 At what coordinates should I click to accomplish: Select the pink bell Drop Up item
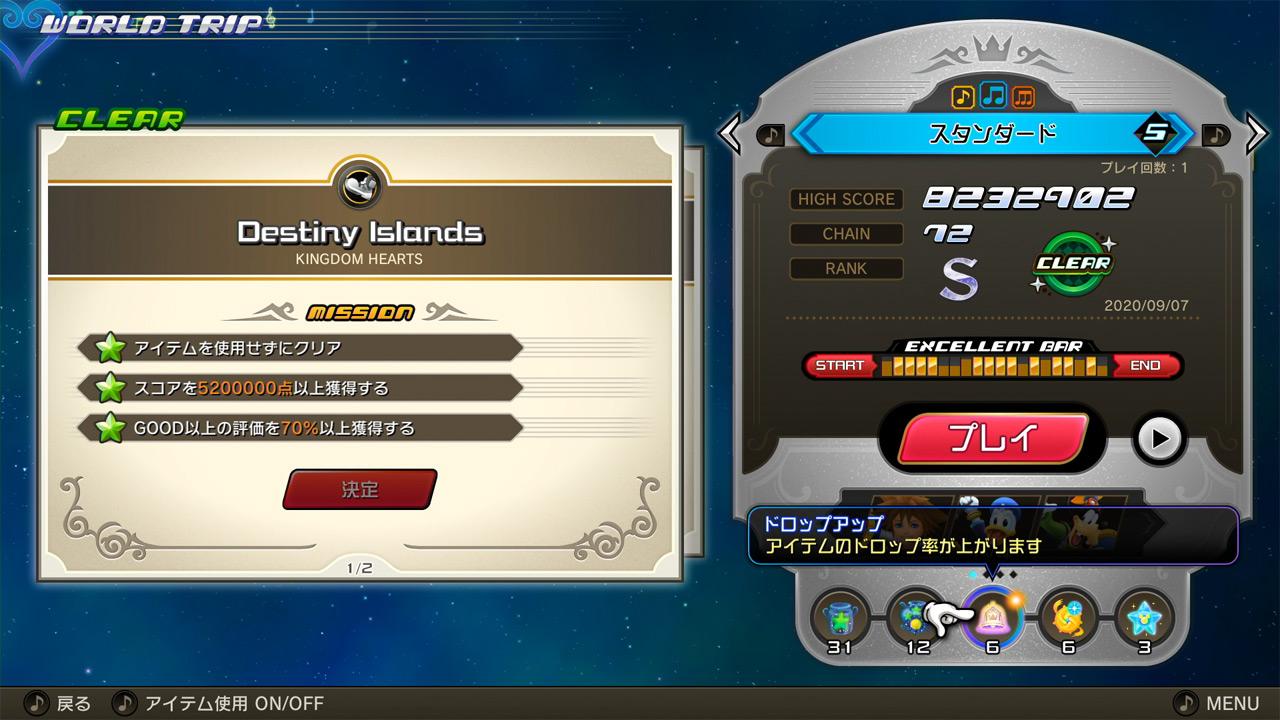click(x=992, y=617)
